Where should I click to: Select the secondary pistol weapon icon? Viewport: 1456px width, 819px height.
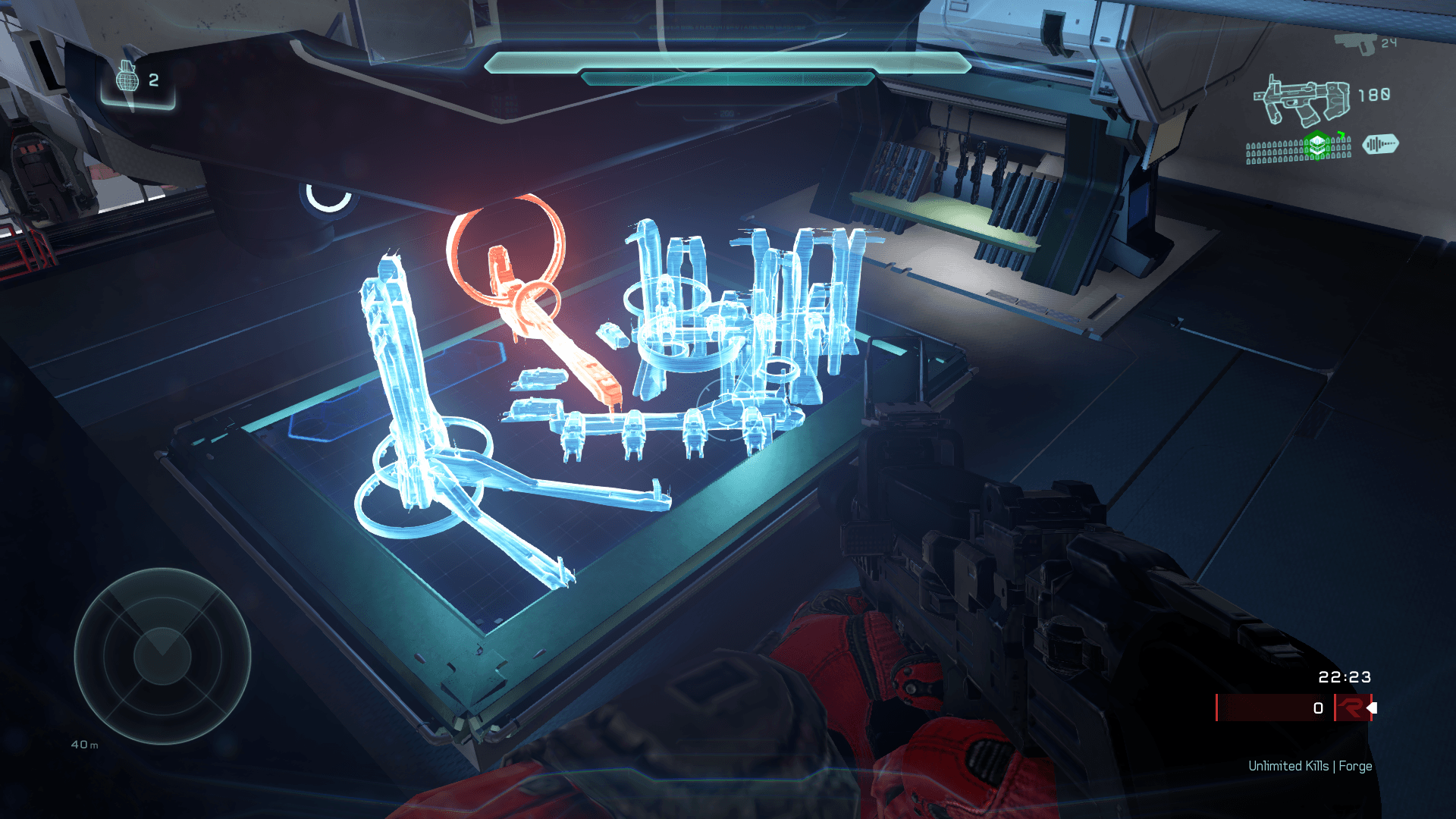tap(1354, 42)
